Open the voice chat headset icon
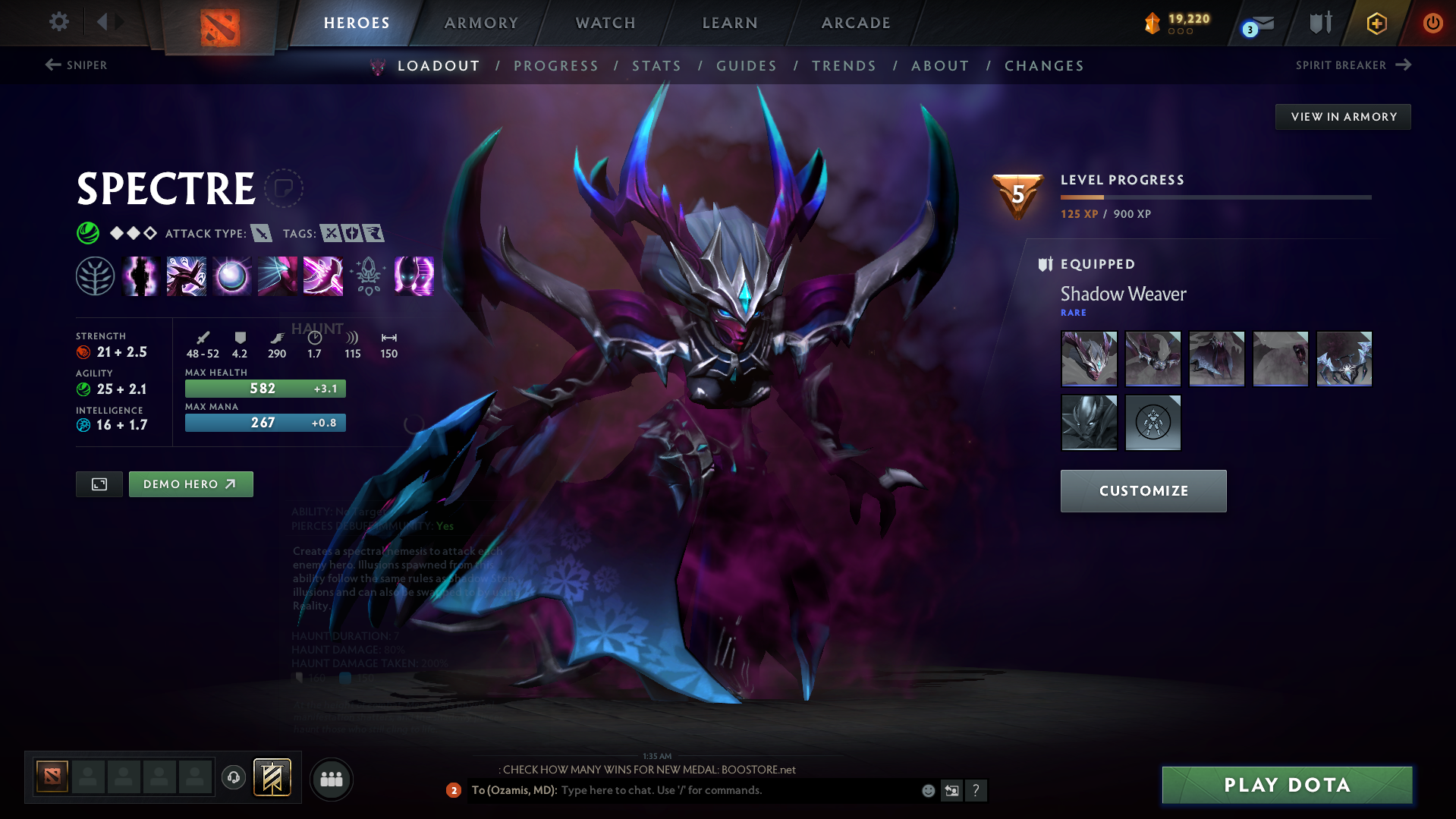The image size is (1456, 819). [x=233, y=778]
